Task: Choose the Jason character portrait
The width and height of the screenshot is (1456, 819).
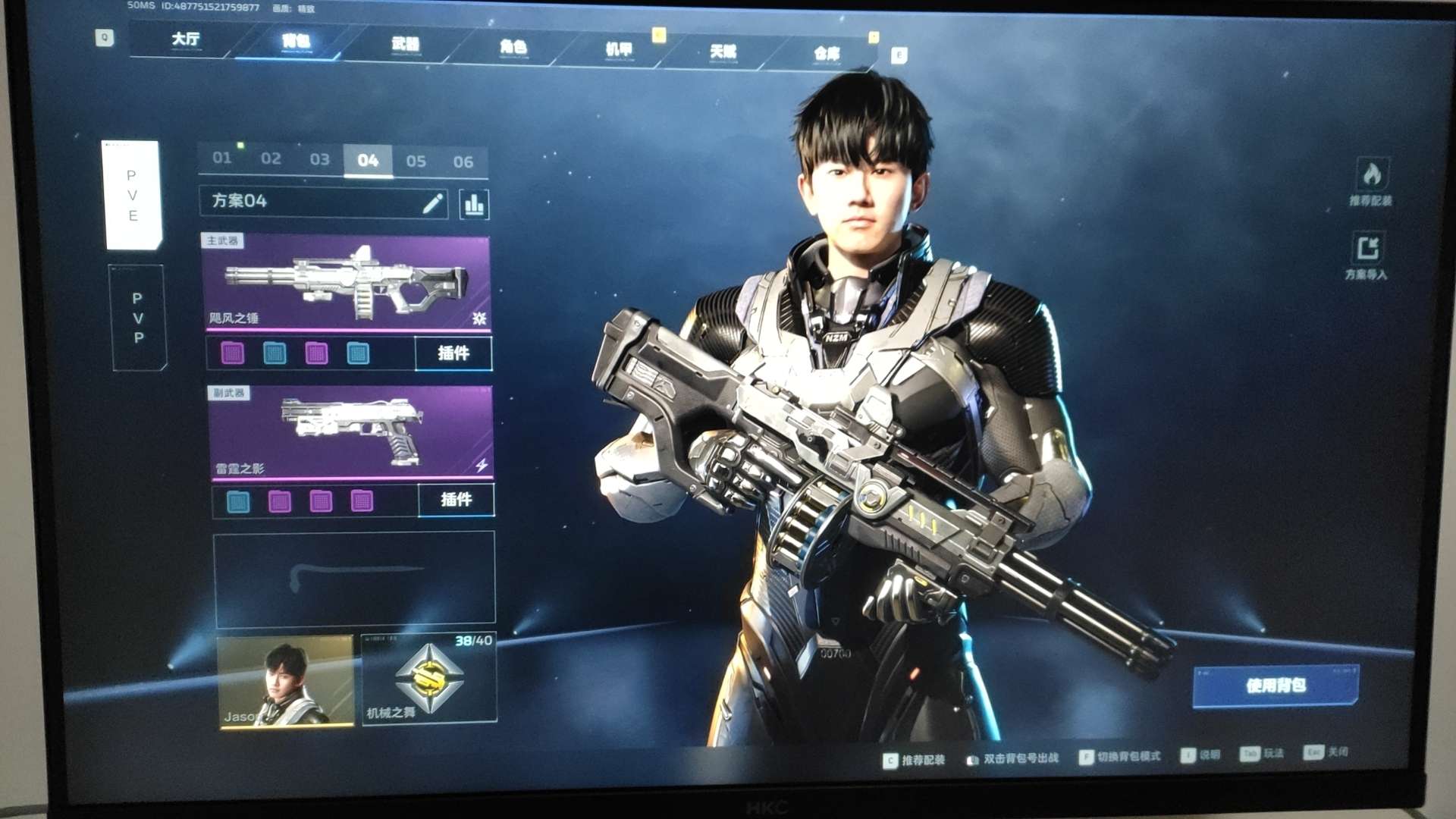Action: pos(286,682)
